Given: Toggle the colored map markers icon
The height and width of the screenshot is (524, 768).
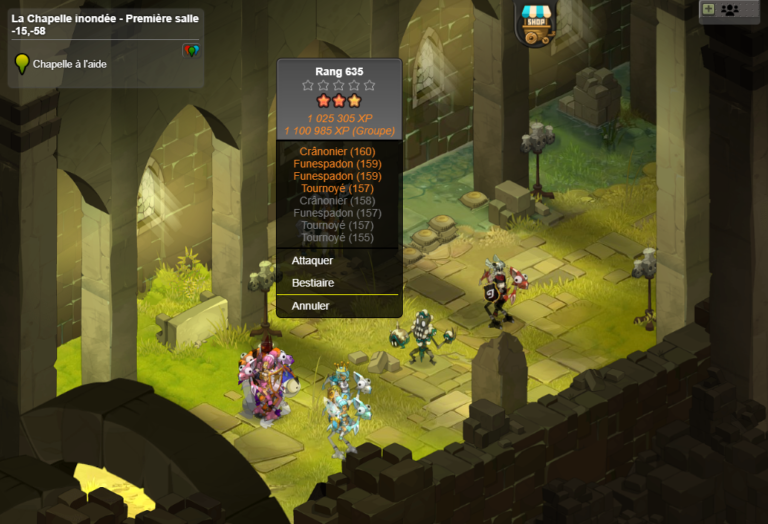Looking at the screenshot, I should click(190, 50).
